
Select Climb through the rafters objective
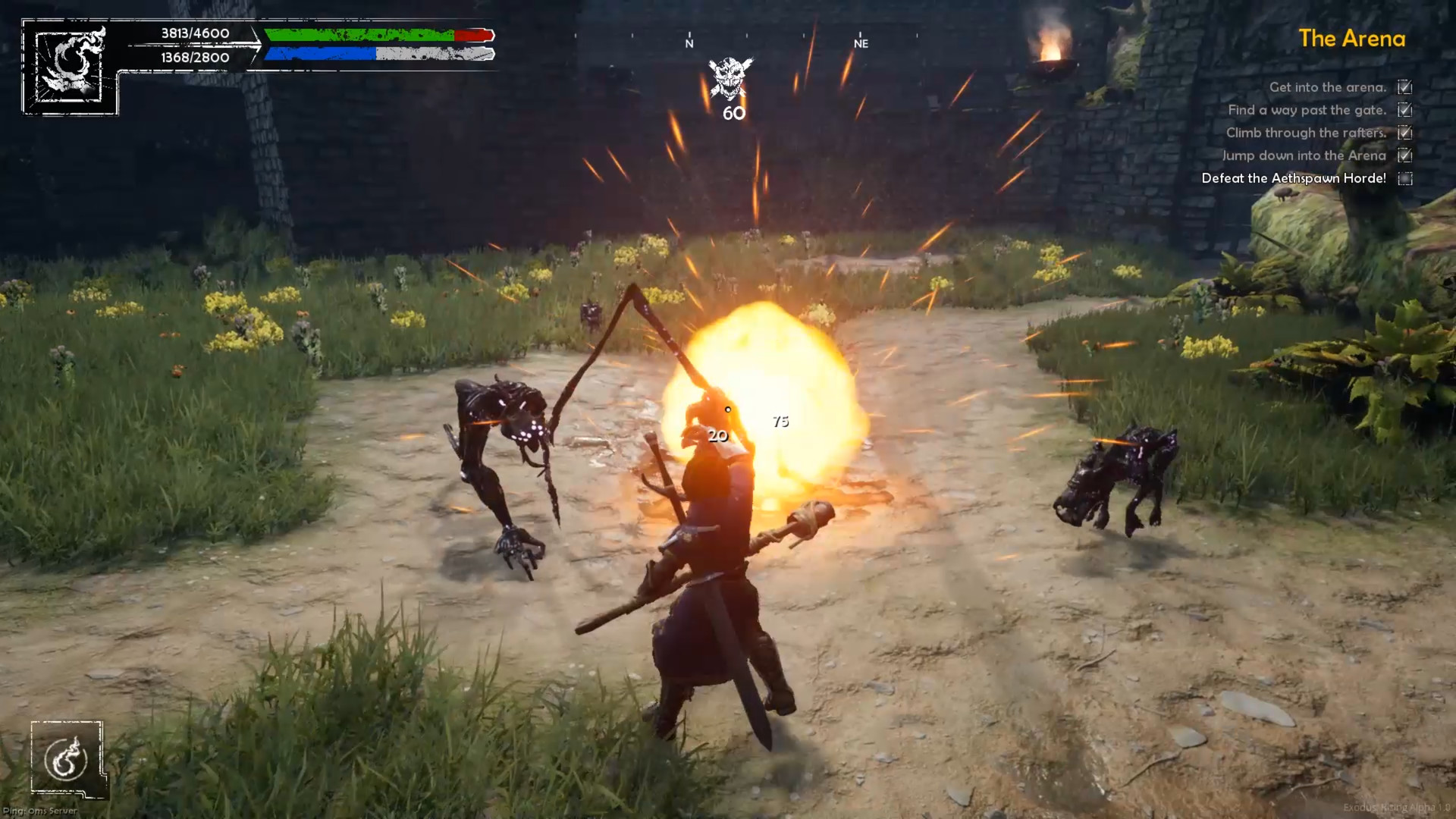1305,133
